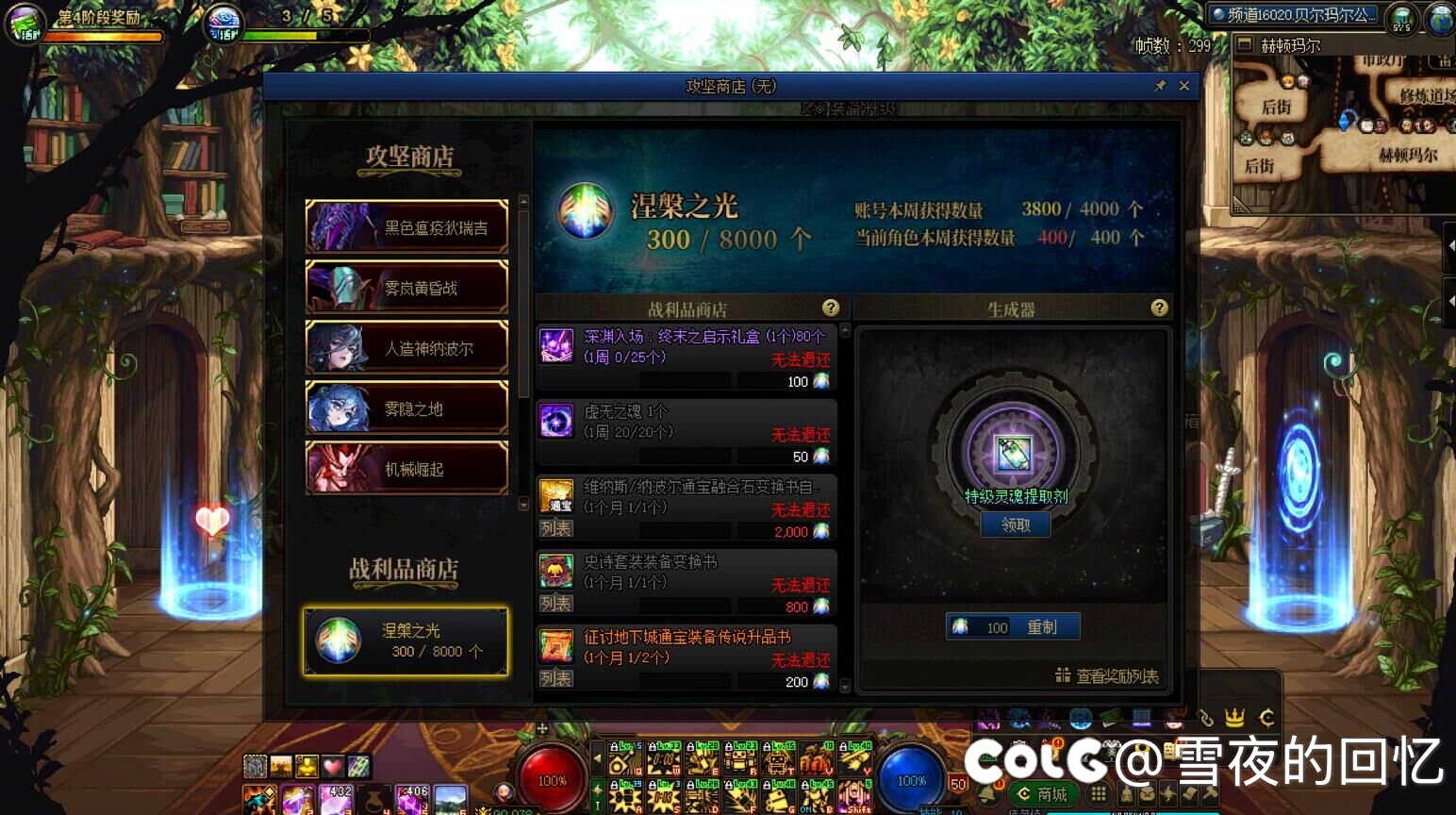Click the robot summon skill on the R slot
This screenshot has height=815, width=1456.
point(740,759)
